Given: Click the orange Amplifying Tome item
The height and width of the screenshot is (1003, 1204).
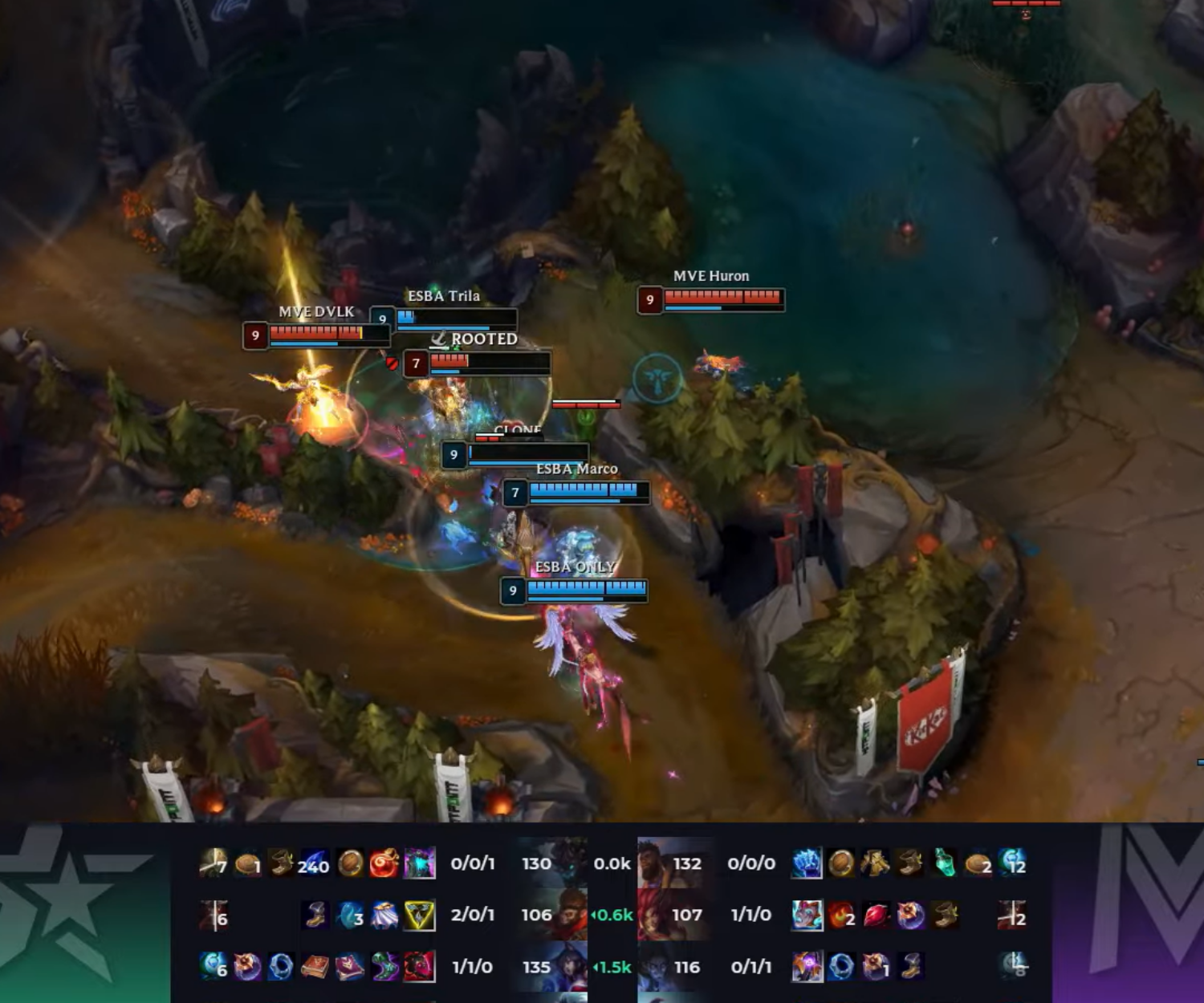Looking at the screenshot, I should 315,967.
